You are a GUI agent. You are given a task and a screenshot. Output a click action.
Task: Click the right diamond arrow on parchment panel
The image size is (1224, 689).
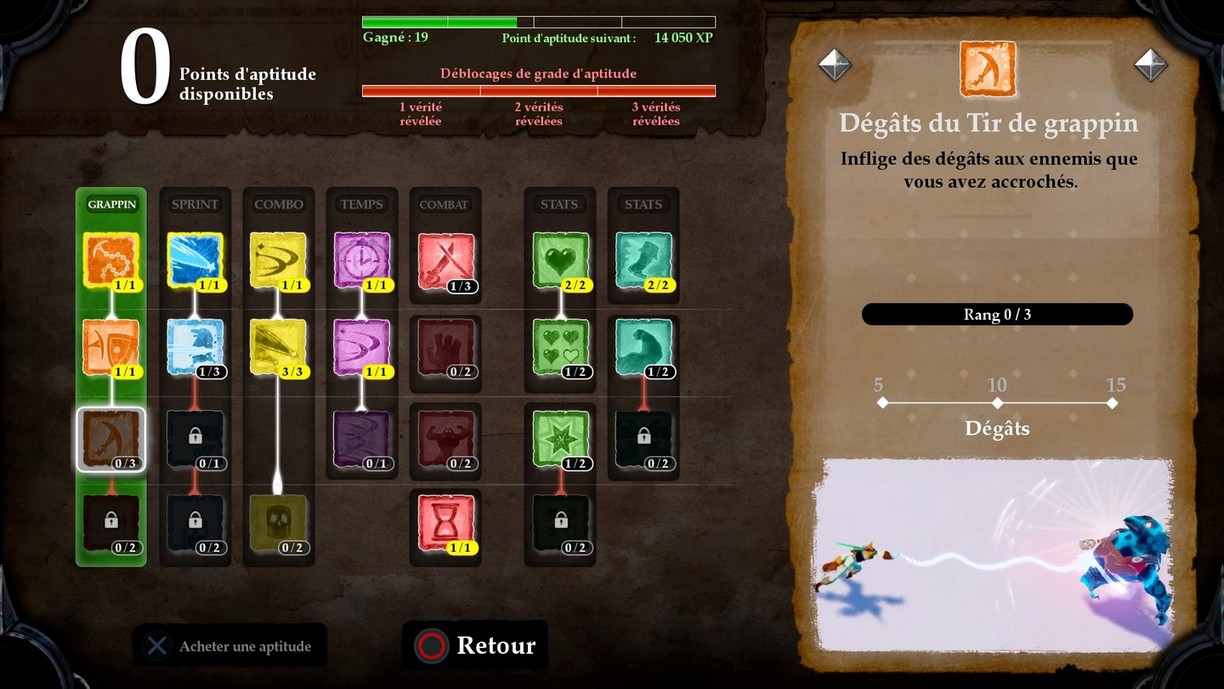click(x=1151, y=65)
